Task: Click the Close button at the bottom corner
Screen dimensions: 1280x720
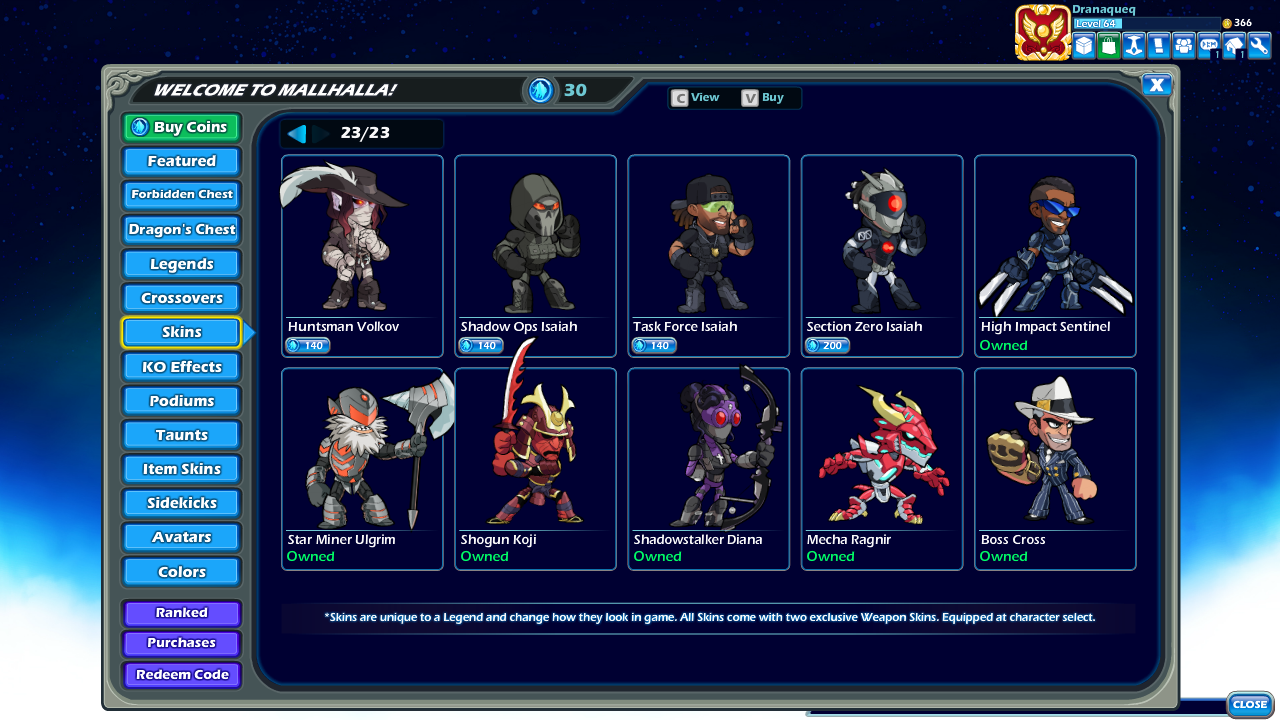Action: pyautogui.click(x=1249, y=705)
